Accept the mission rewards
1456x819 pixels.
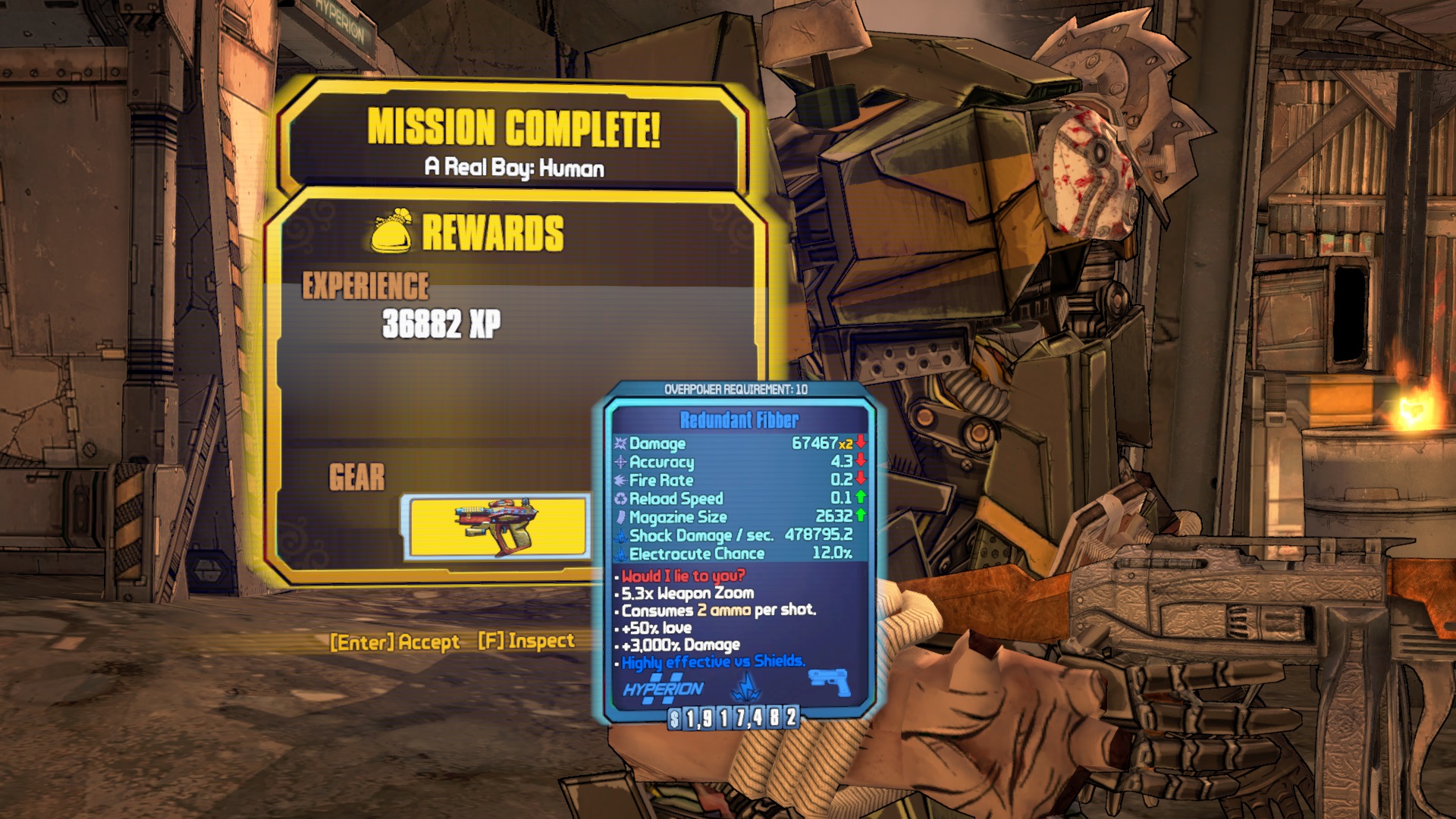pyautogui.click(x=395, y=642)
